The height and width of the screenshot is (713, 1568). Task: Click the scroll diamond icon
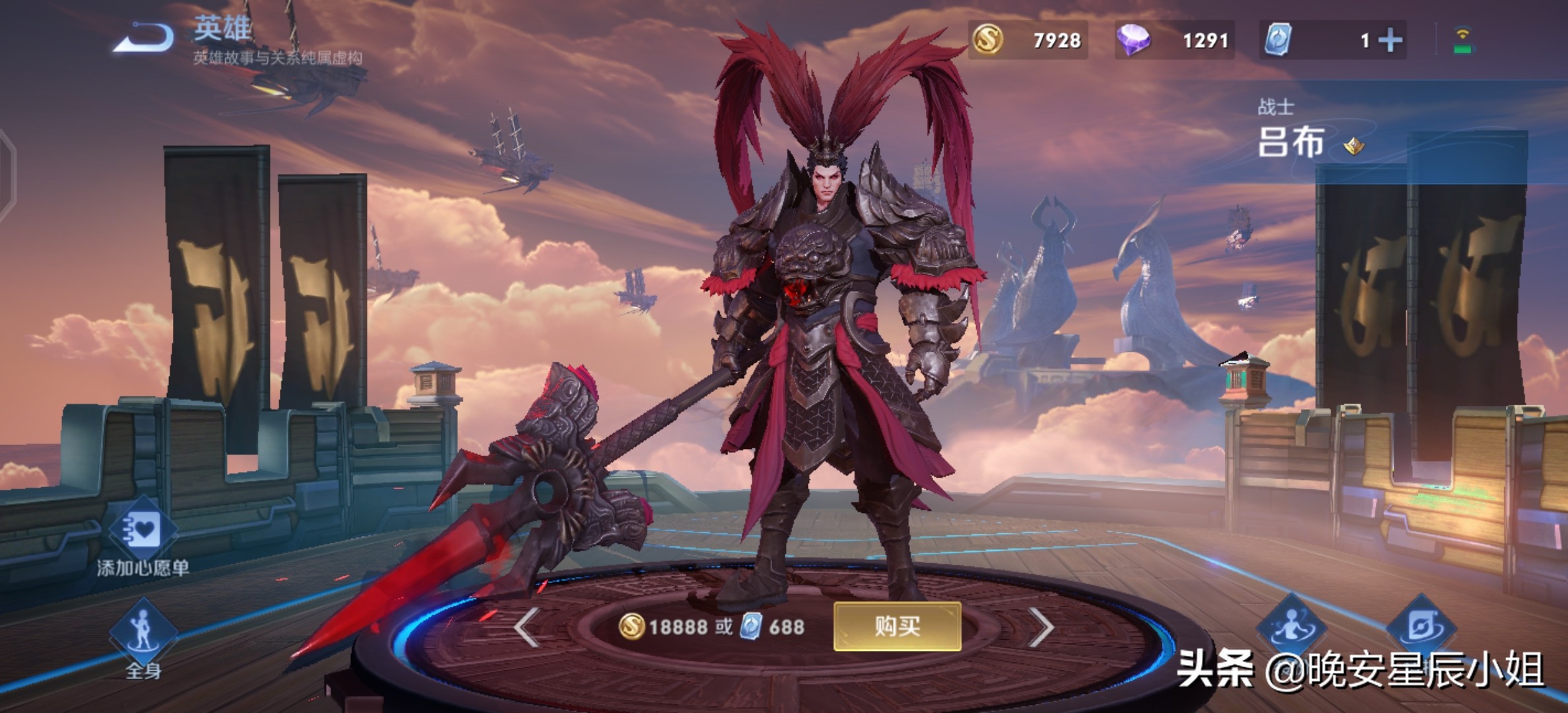tap(1421, 627)
